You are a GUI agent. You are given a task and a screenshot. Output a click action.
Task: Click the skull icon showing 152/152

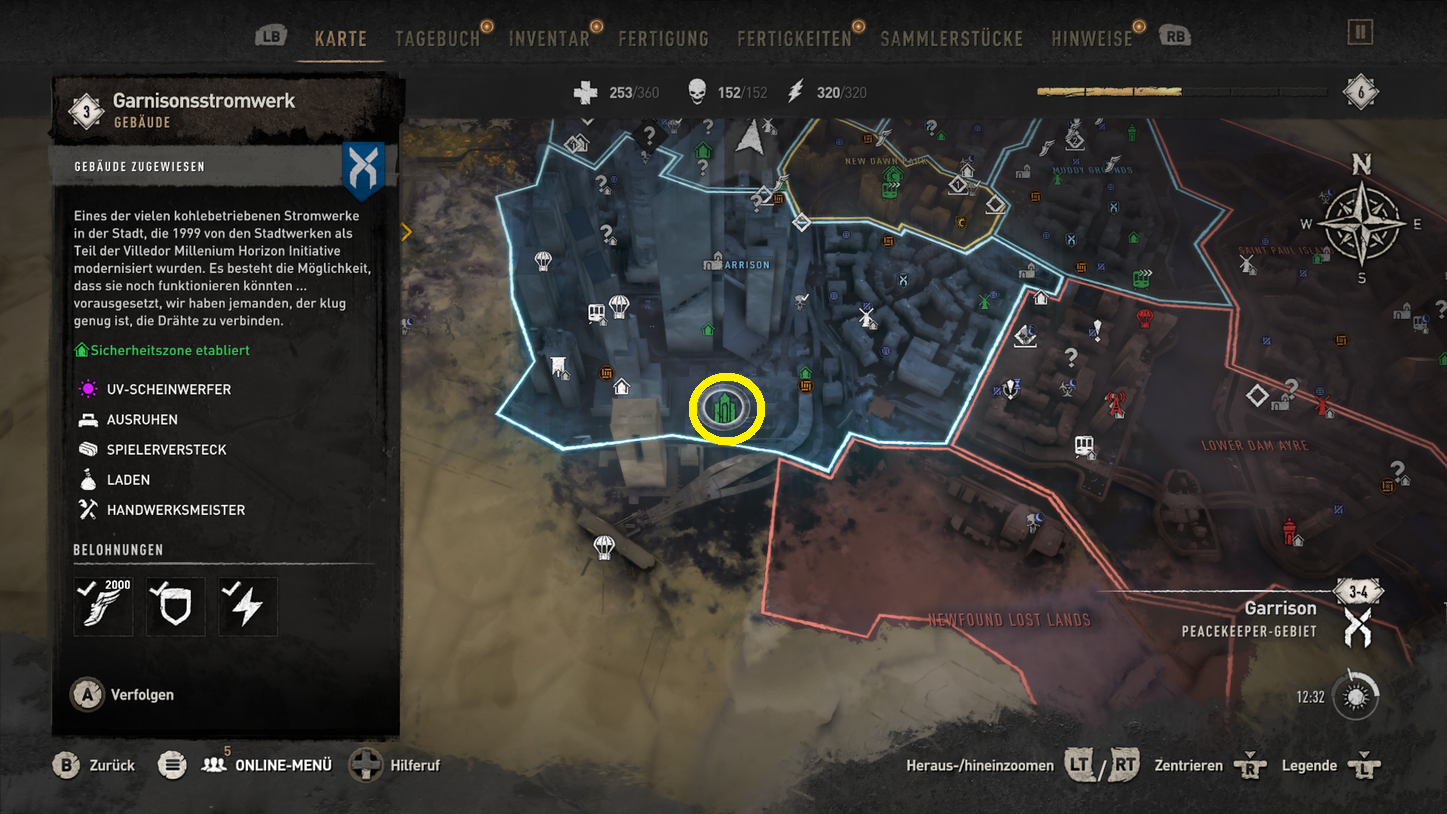(x=699, y=91)
